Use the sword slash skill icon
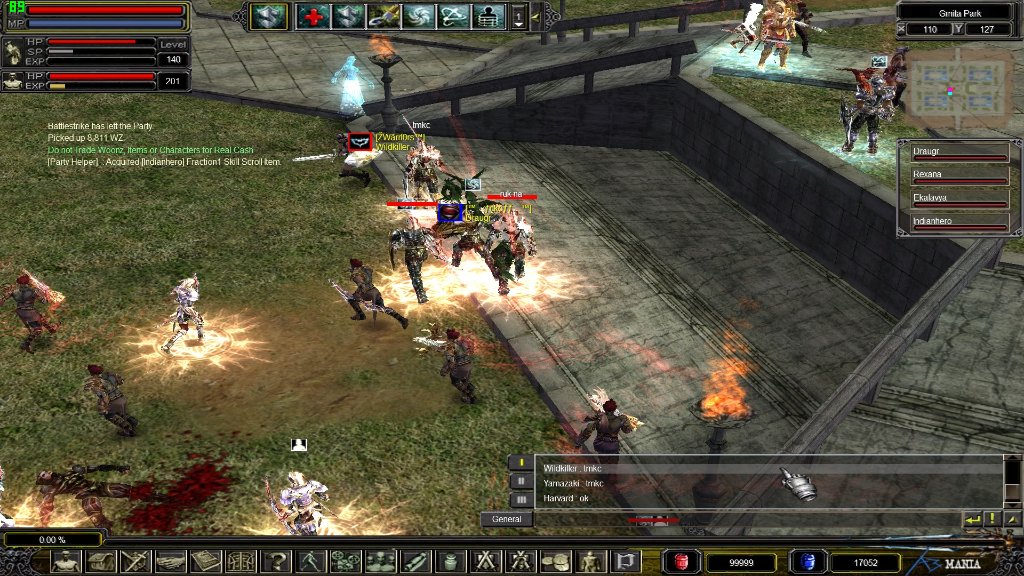The width and height of the screenshot is (1024, 576). click(x=382, y=16)
